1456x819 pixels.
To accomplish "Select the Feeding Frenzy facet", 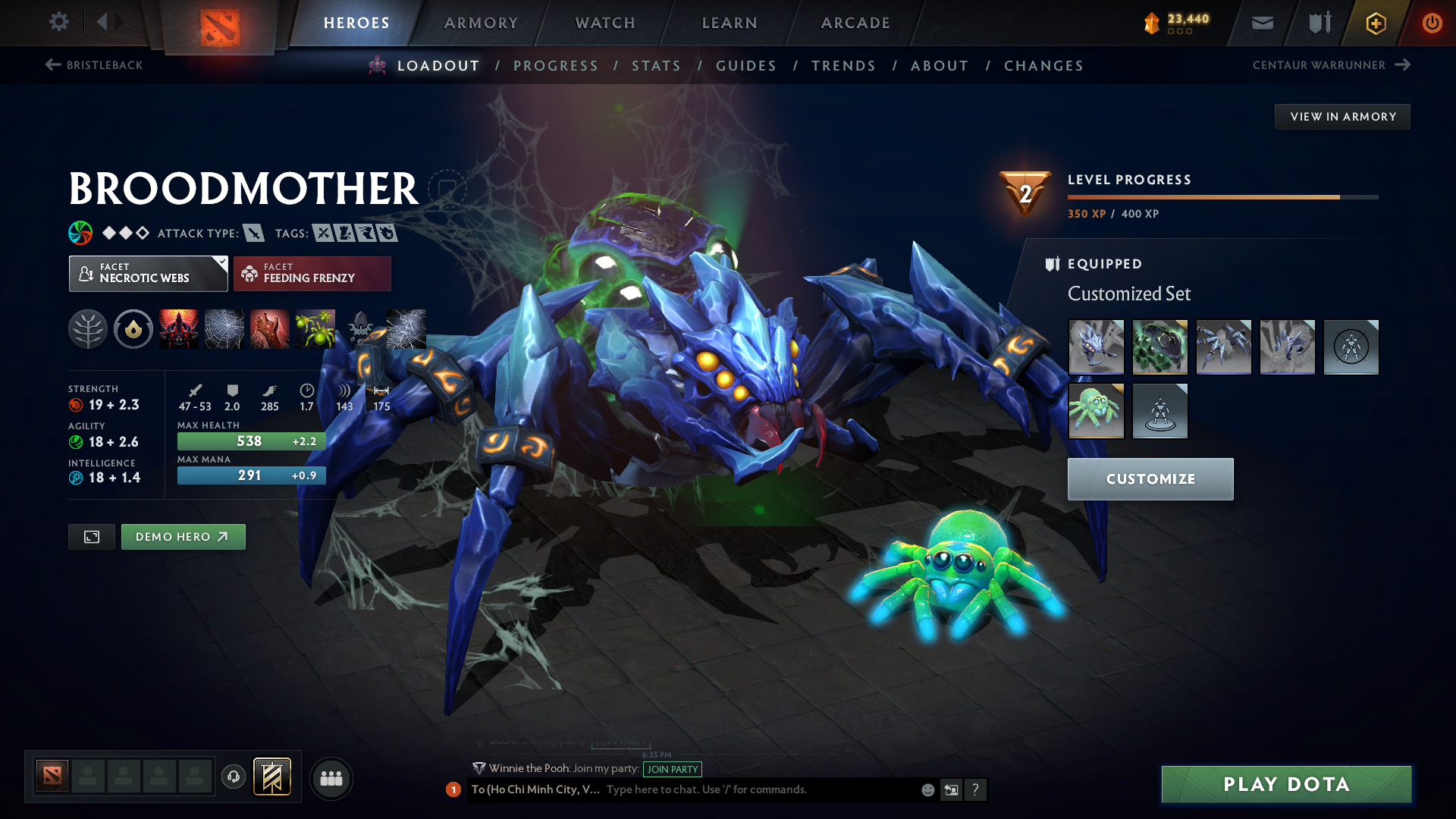I will [x=312, y=273].
